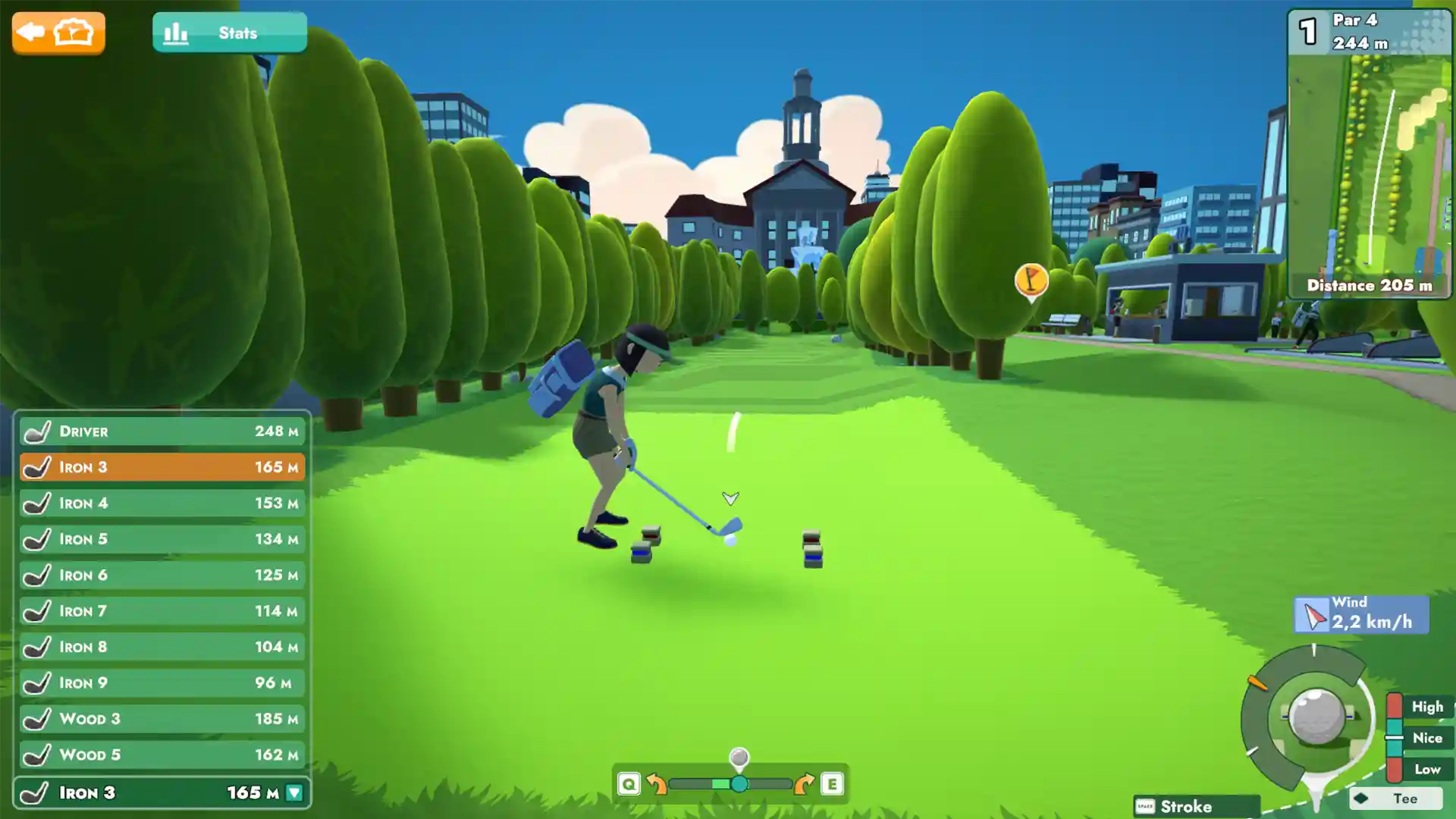This screenshot has width=1456, height=819.
Task: Click the club icon next to Driver
Action: point(38,431)
